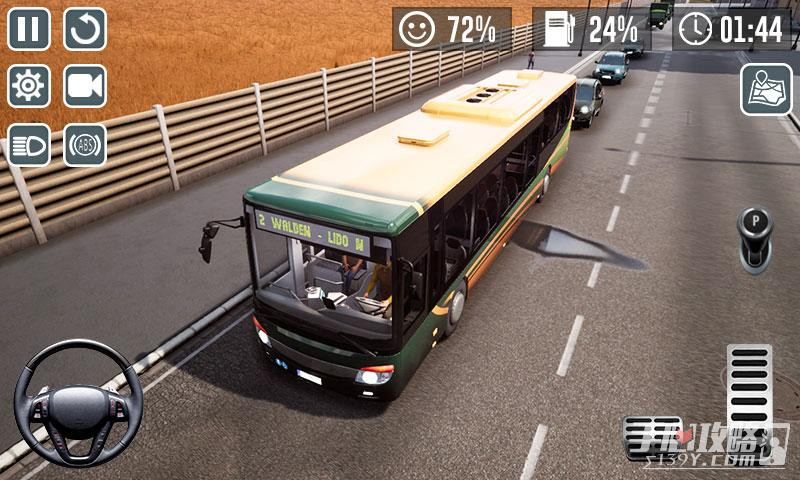Switch the camera view
This screenshot has height=480, width=800.
tap(85, 86)
